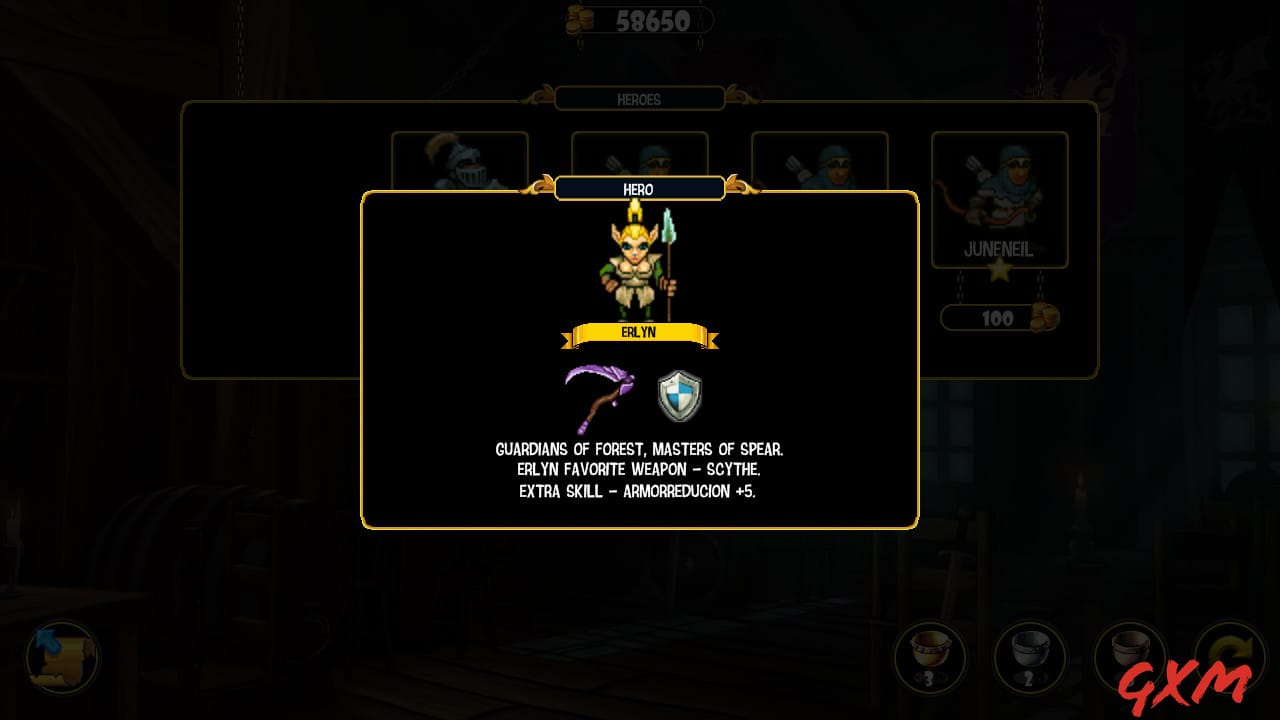1280x720 pixels.
Task: Click the ERLYN name ribbon
Action: click(640, 332)
